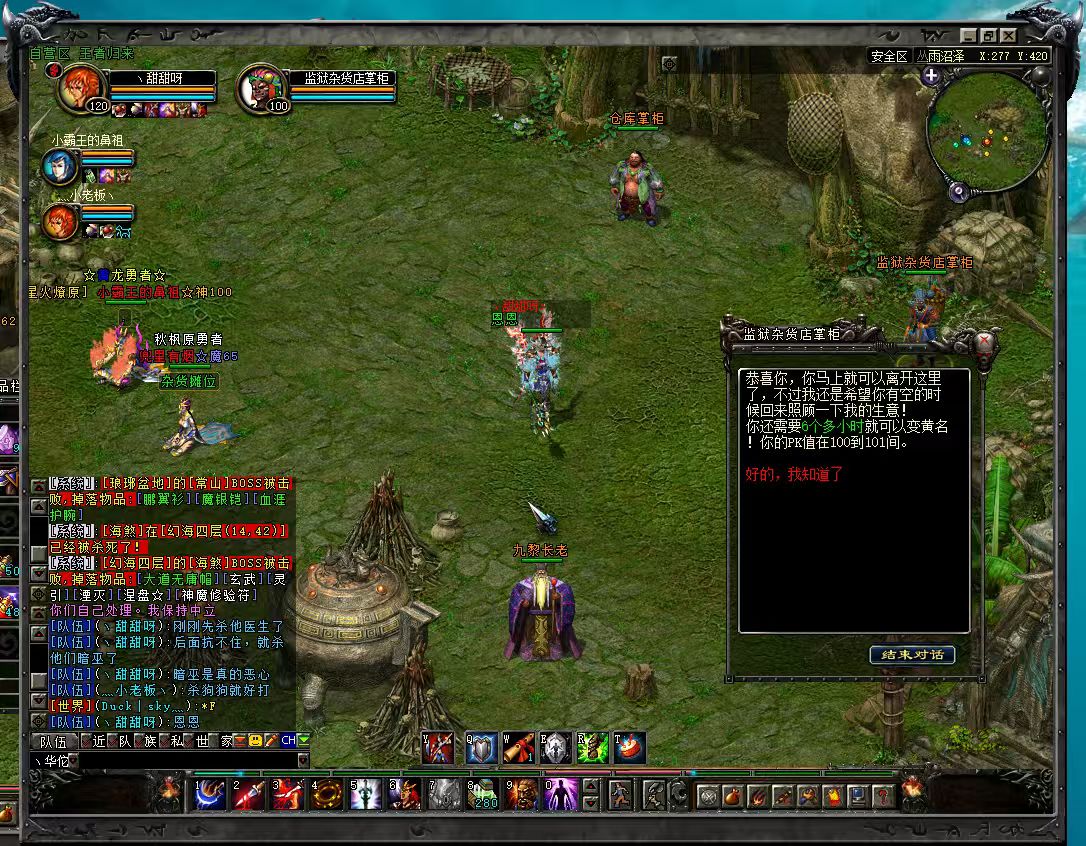The width and height of the screenshot is (1086, 846).
Task: Click the purple magnifier button under the minimap
Action: 958,192
